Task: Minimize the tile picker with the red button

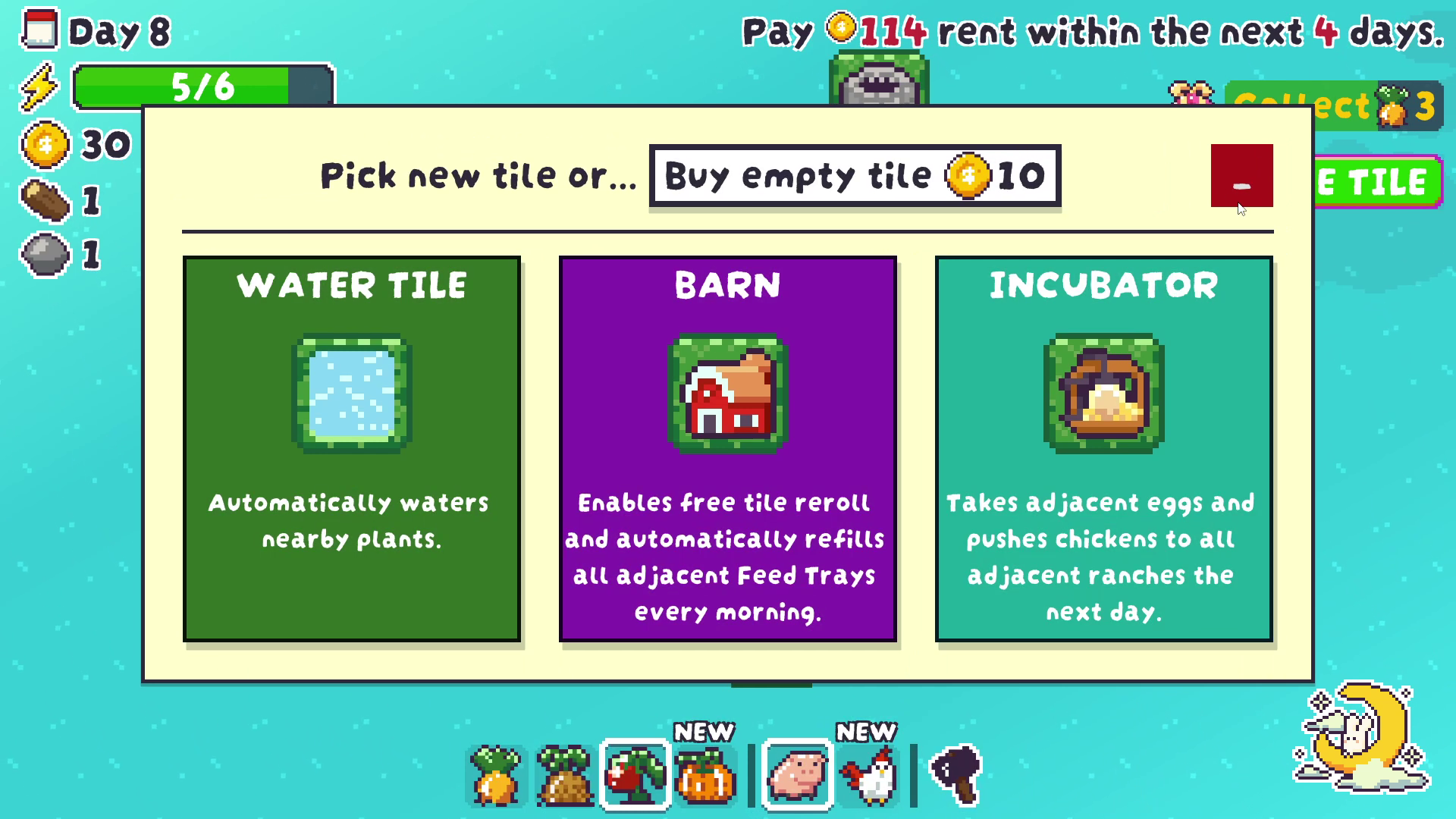Action: tap(1241, 175)
